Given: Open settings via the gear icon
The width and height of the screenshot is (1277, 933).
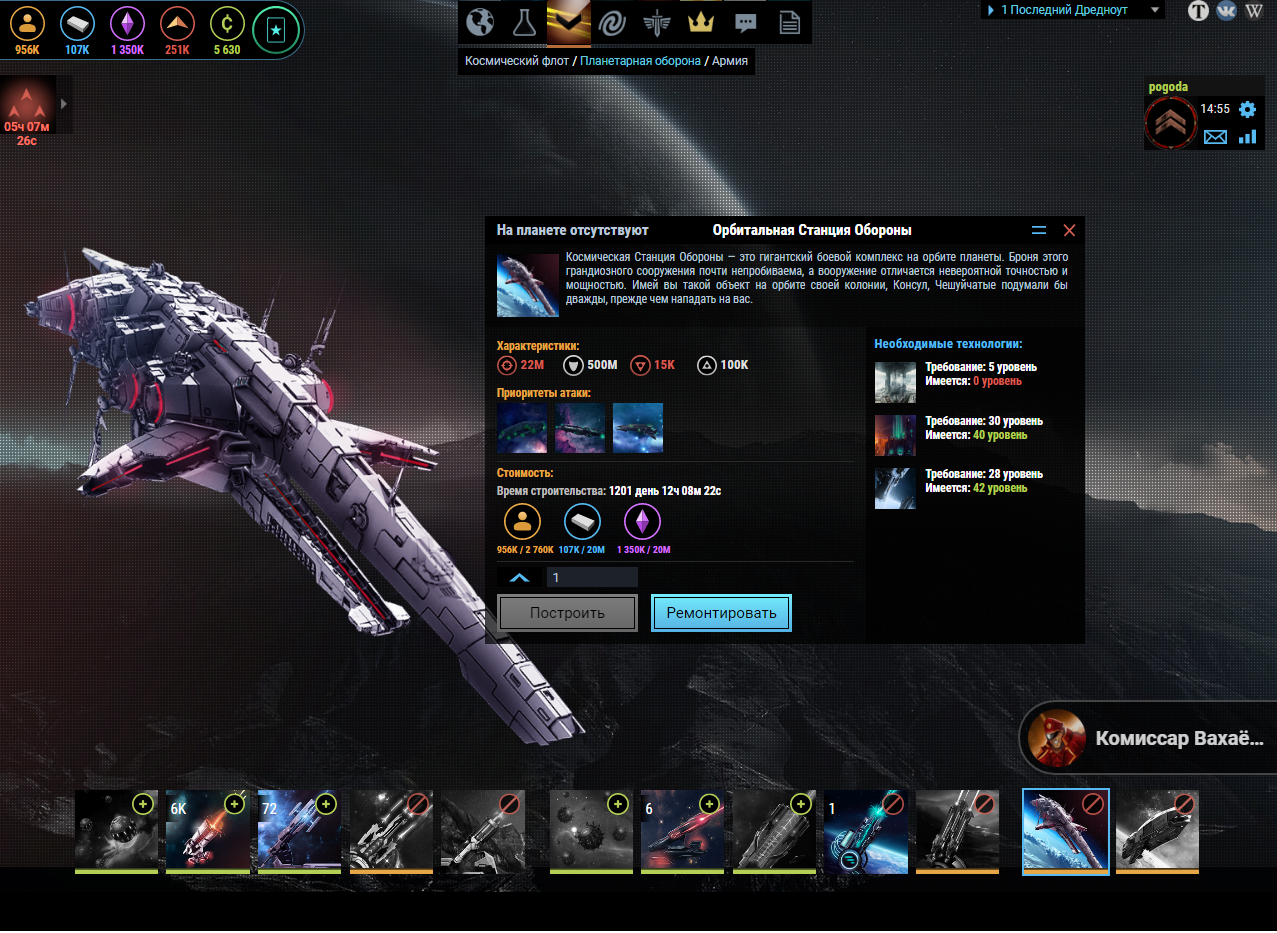Looking at the screenshot, I should [1247, 109].
